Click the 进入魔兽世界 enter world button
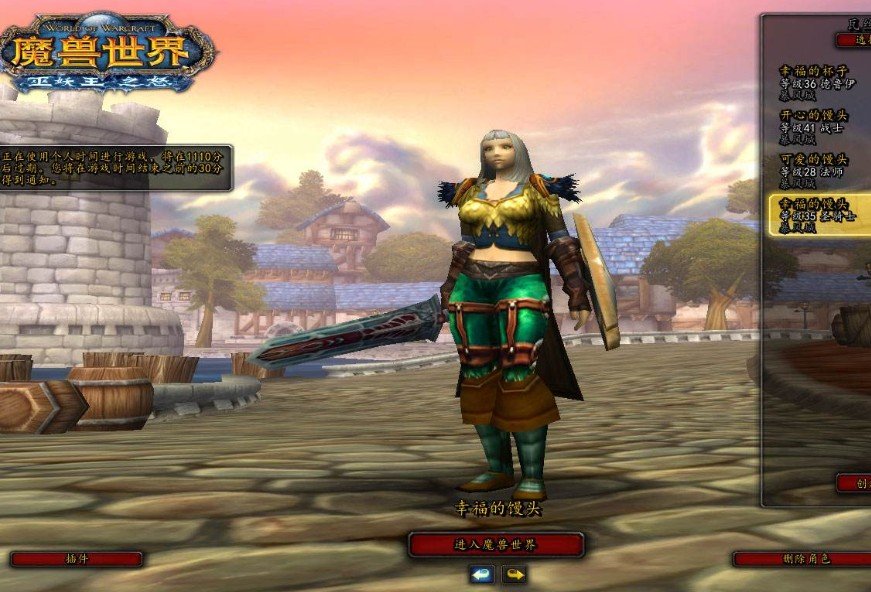The width and height of the screenshot is (871, 592). (496, 545)
